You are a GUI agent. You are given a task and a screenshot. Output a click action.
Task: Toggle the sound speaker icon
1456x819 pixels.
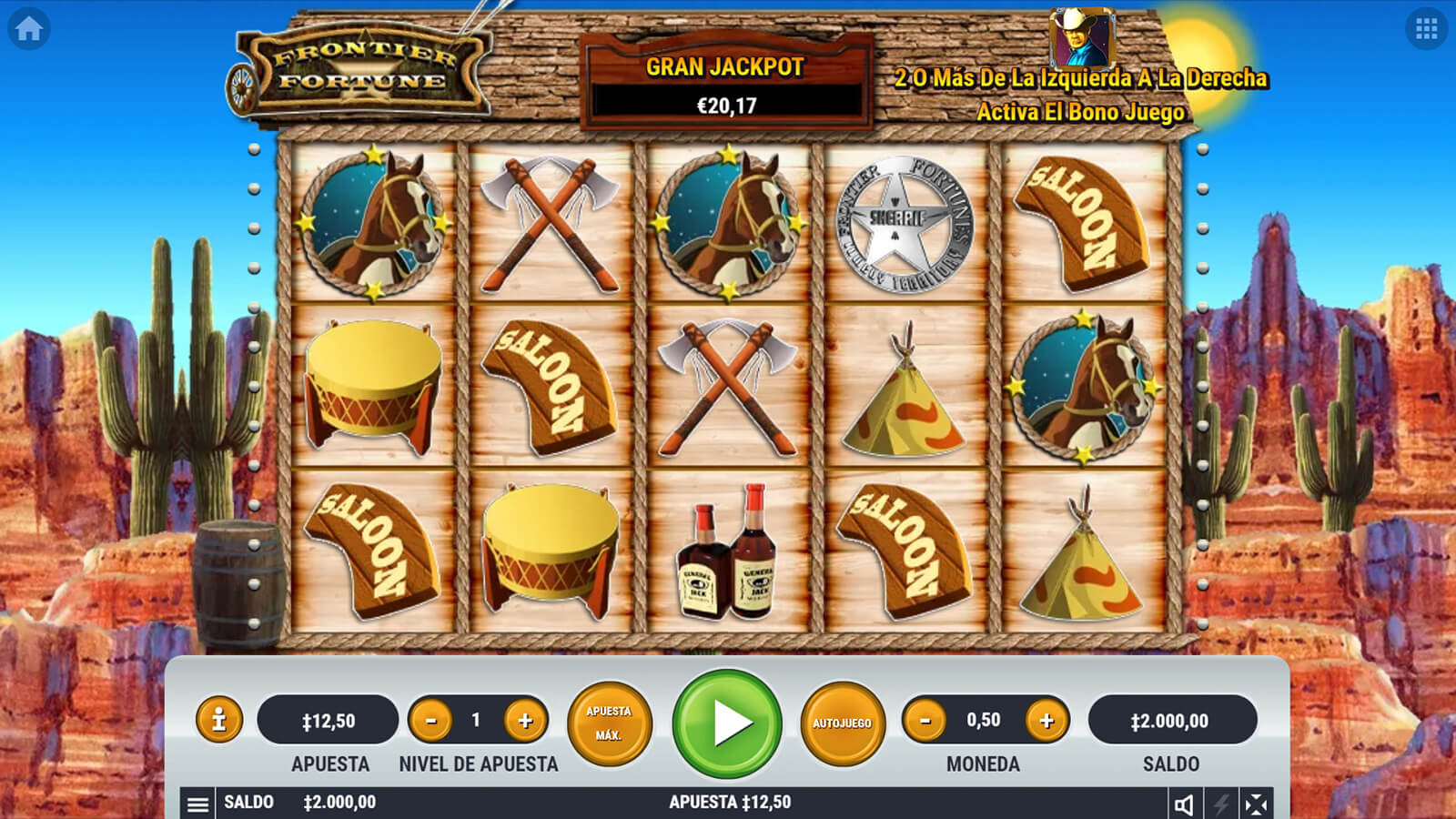point(1184,804)
